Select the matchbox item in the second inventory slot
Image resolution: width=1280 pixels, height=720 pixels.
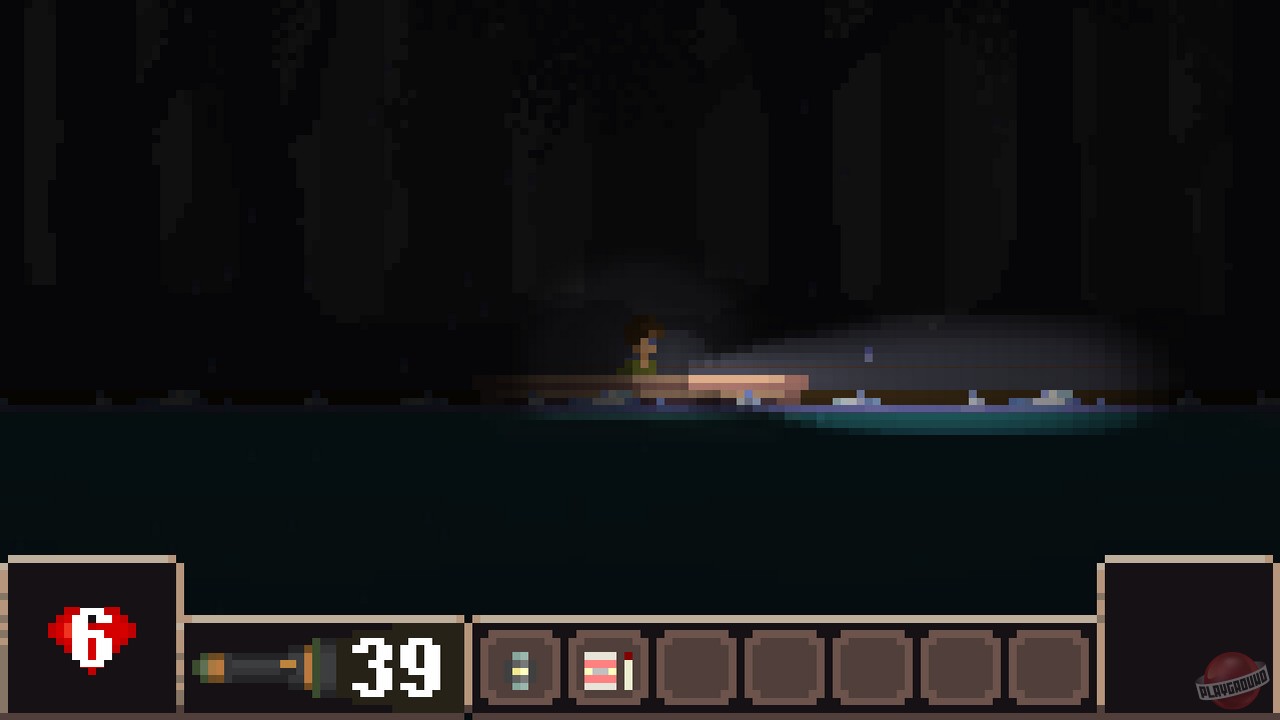pyautogui.click(x=598, y=670)
